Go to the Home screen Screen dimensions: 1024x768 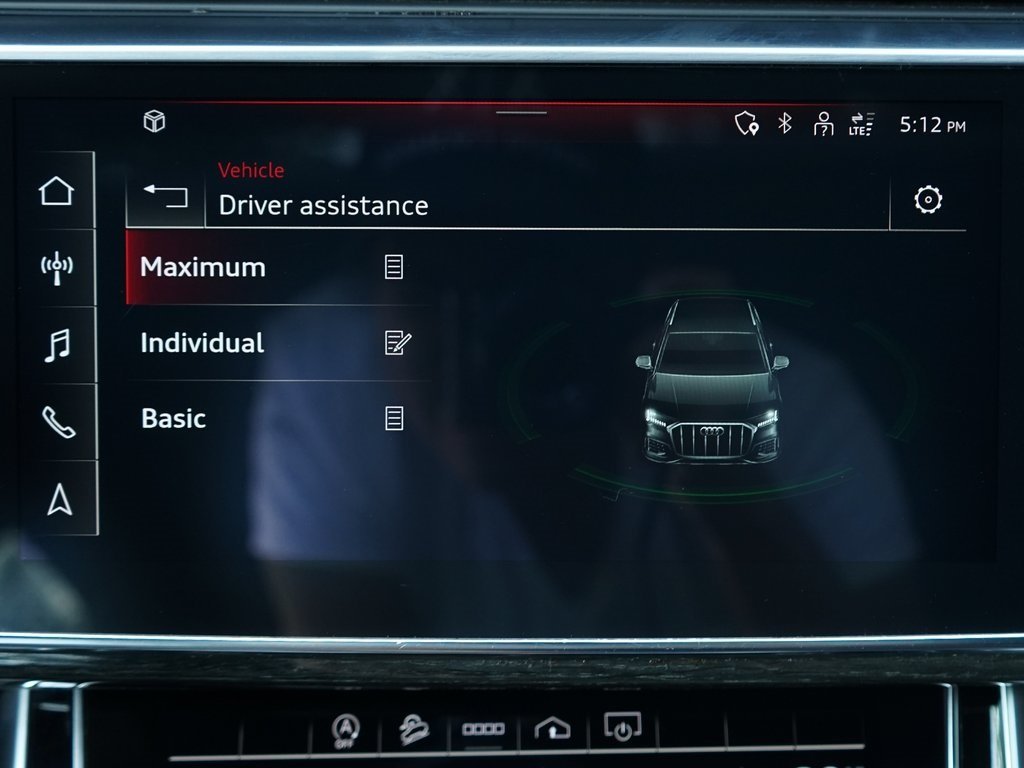(x=57, y=190)
